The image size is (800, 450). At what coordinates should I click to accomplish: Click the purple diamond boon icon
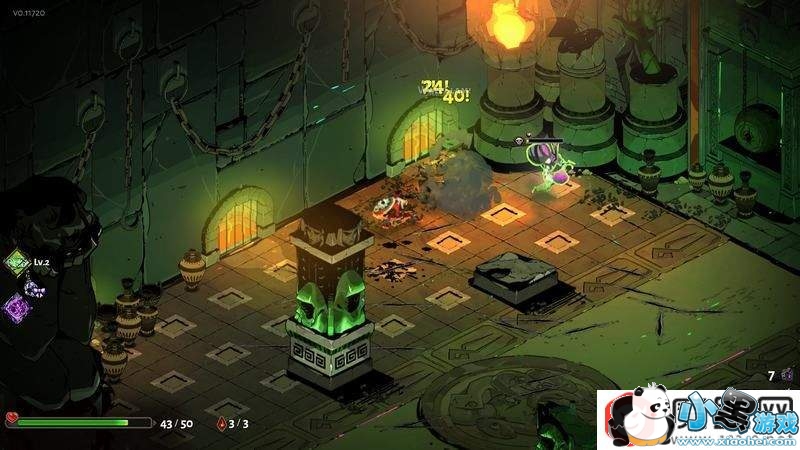pos(17,307)
